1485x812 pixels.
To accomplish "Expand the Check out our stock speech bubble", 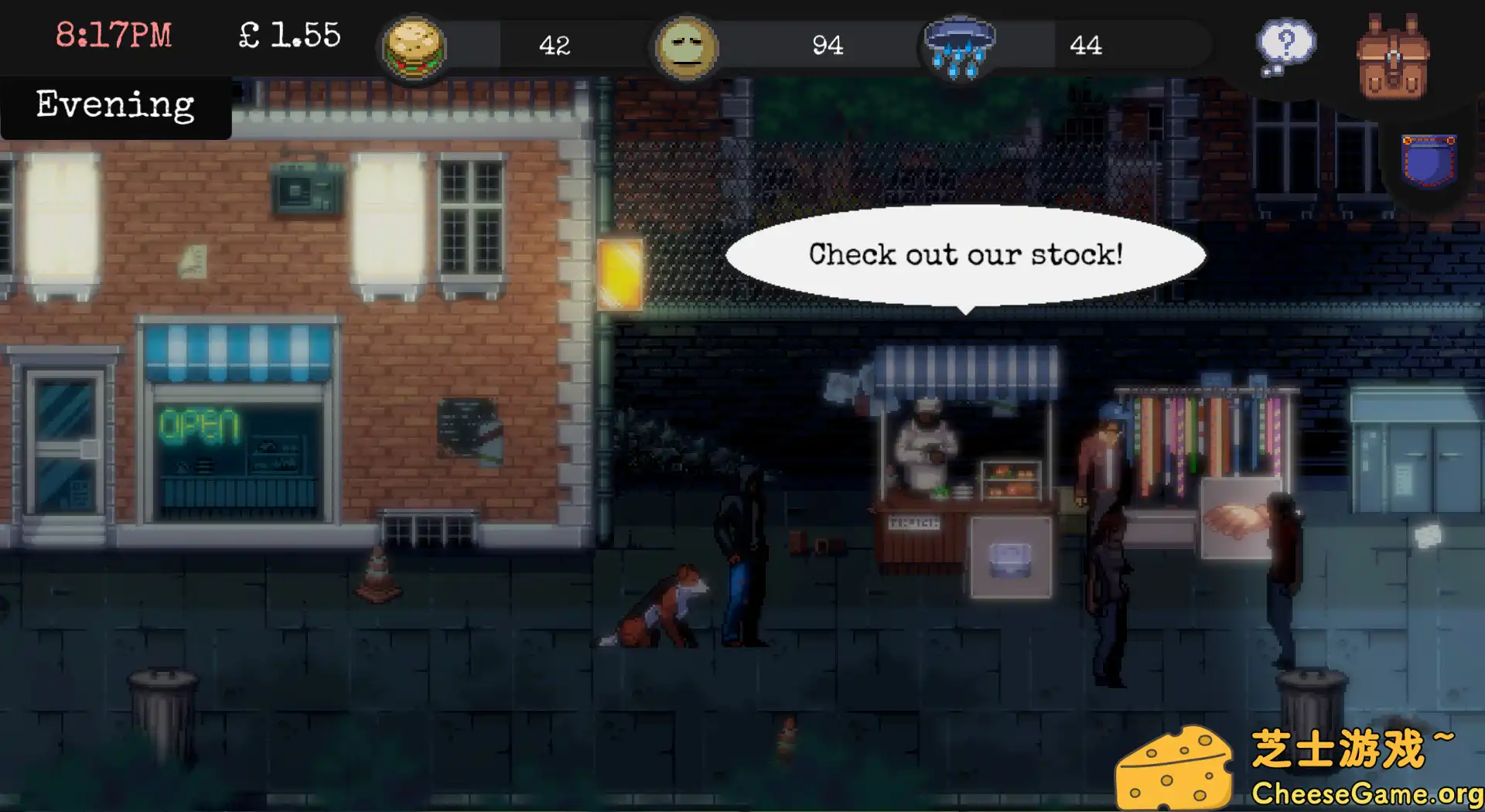I will click(965, 255).
